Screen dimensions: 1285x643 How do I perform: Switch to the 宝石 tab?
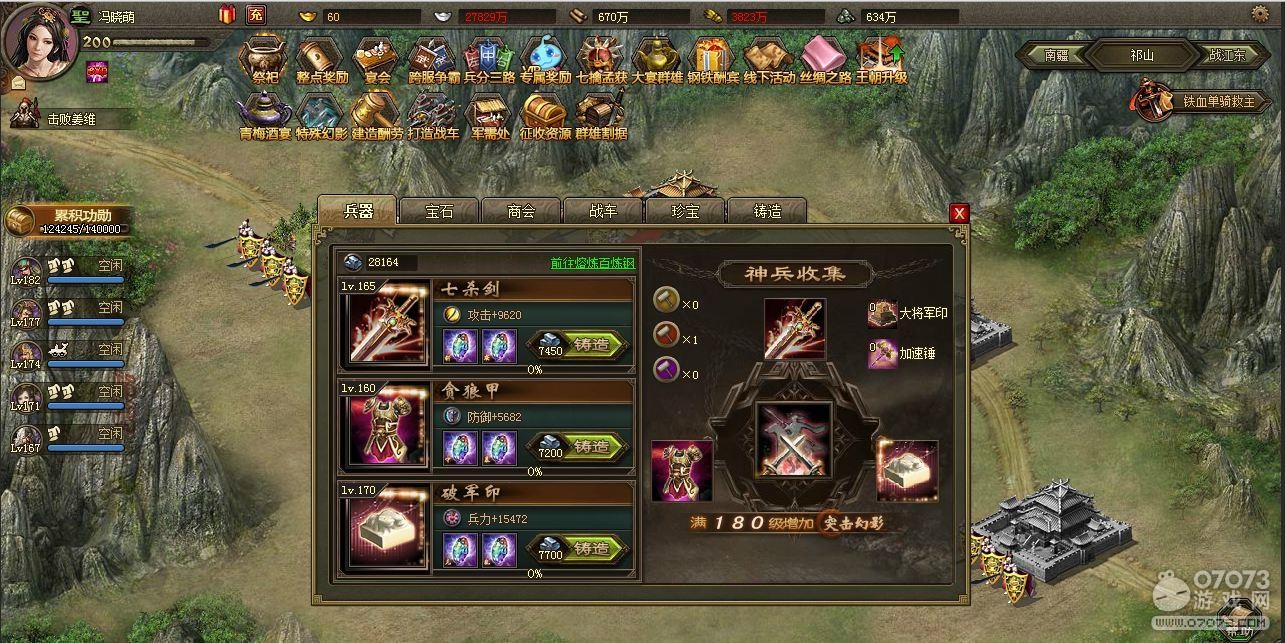pos(439,211)
